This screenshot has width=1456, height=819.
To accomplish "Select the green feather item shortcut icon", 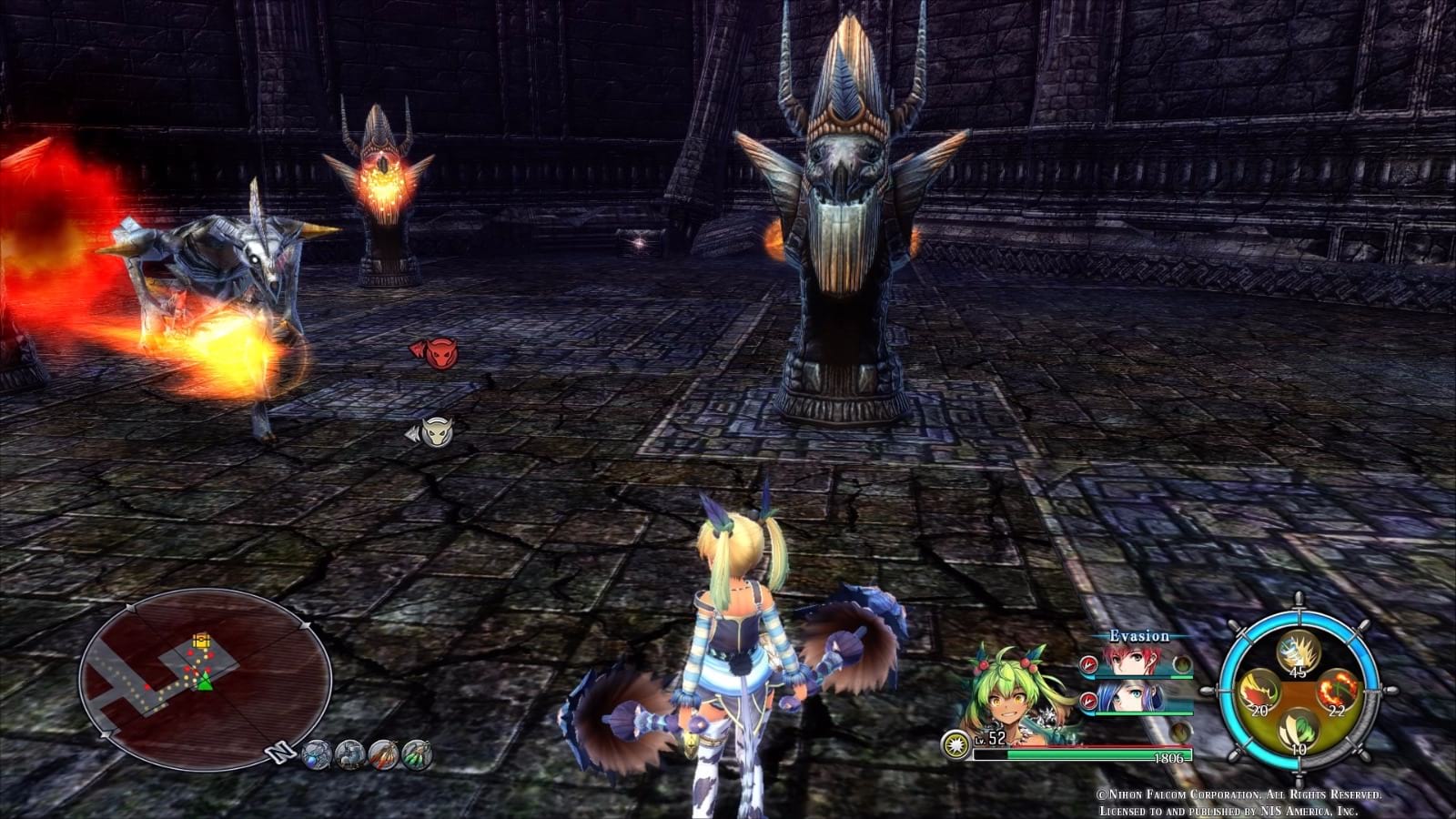I will pos(417,754).
